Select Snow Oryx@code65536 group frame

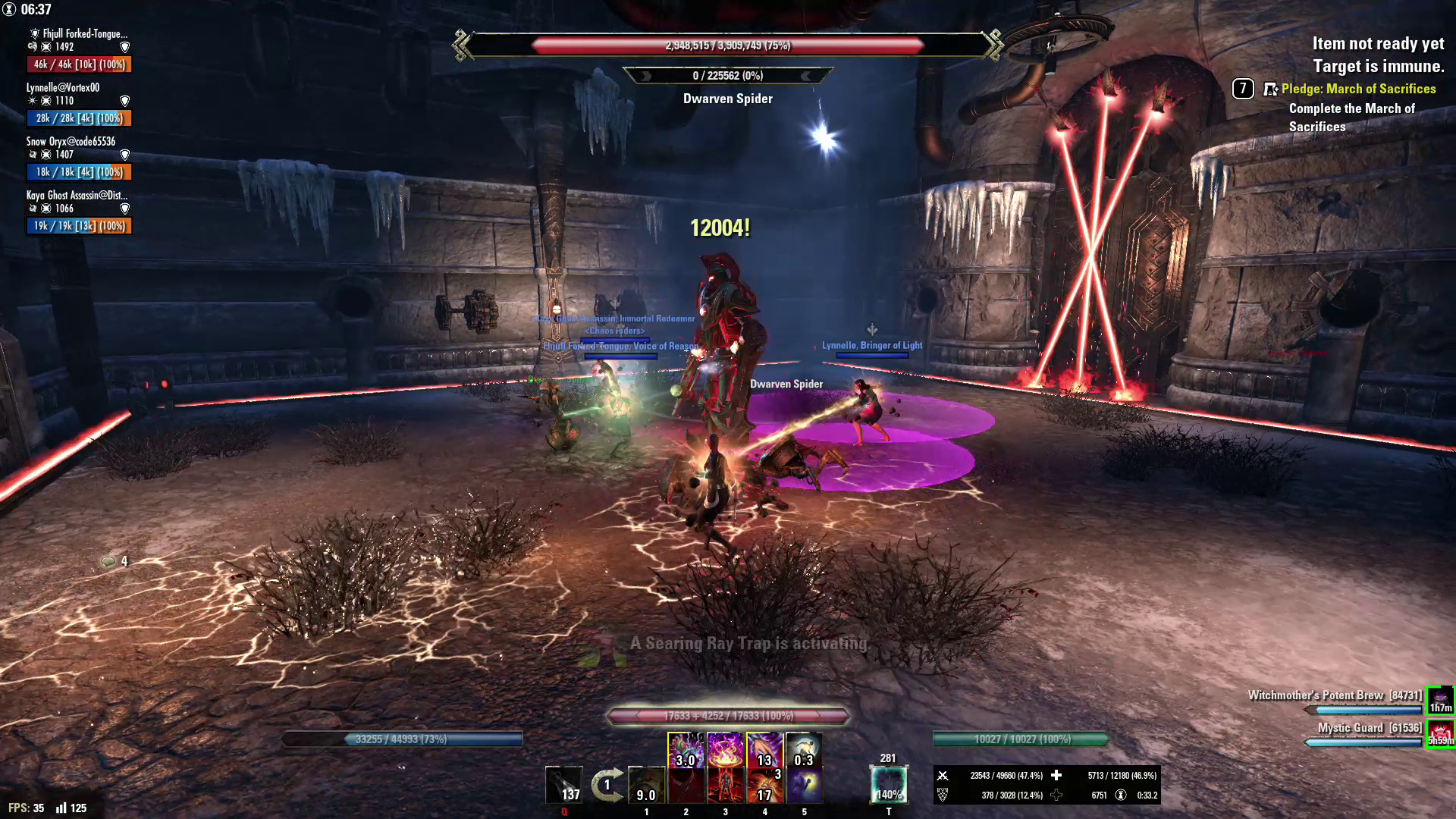[79, 158]
